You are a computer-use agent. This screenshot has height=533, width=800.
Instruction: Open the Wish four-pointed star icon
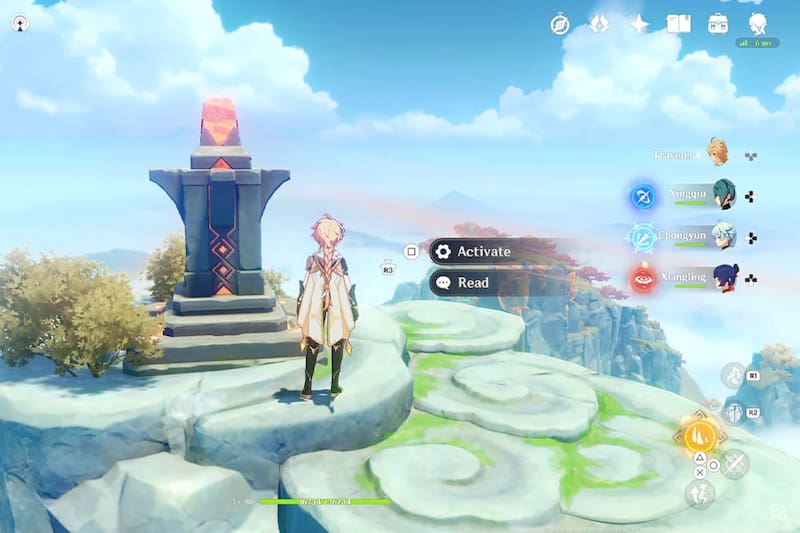(639, 24)
